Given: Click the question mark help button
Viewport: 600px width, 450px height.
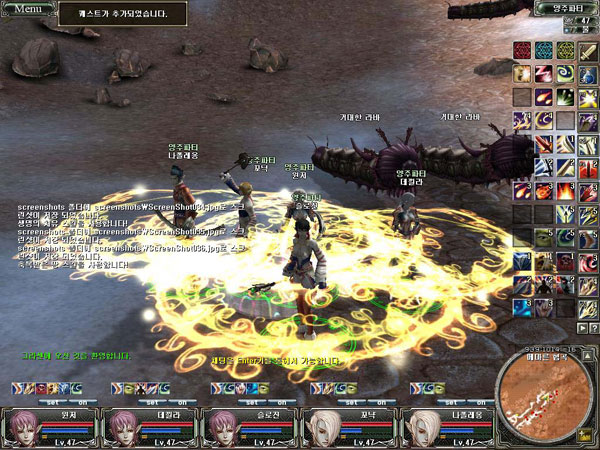Looking at the screenshot, I should point(591,328).
